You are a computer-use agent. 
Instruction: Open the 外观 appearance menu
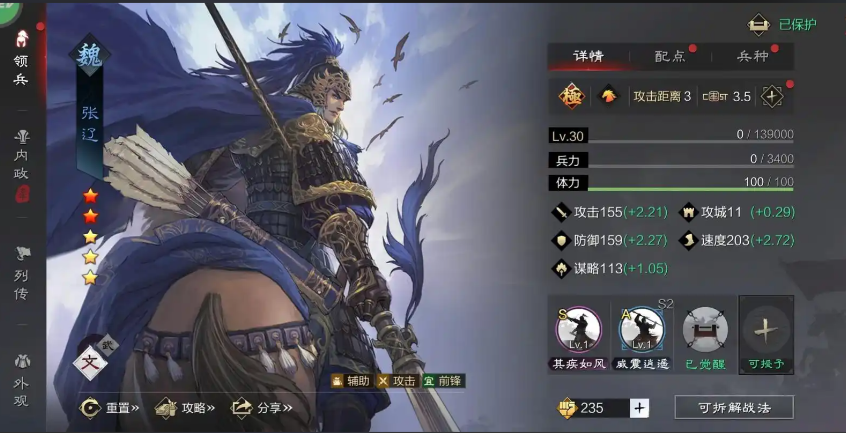click(x=21, y=376)
